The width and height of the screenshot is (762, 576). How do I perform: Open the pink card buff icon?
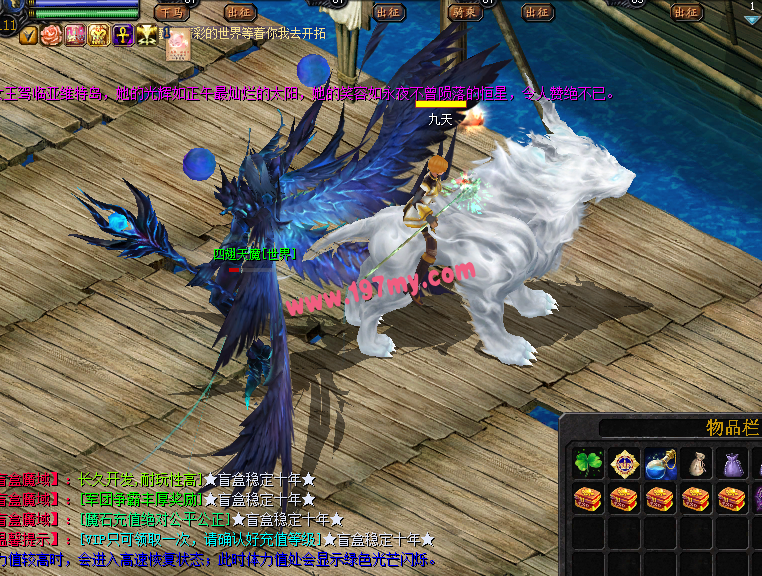pos(177,41)
